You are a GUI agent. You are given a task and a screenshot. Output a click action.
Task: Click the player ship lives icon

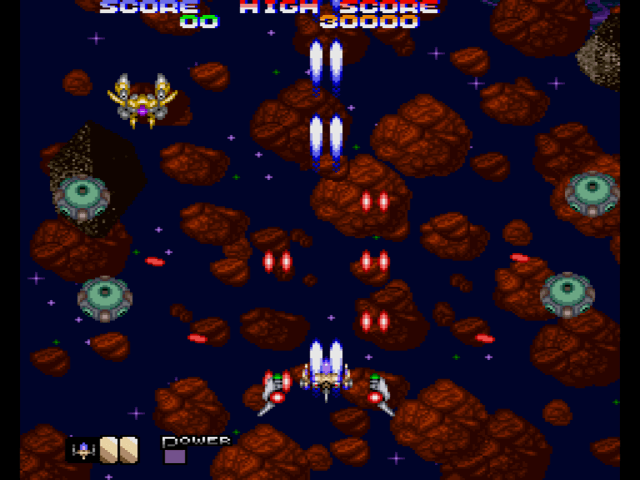[82, 450]
